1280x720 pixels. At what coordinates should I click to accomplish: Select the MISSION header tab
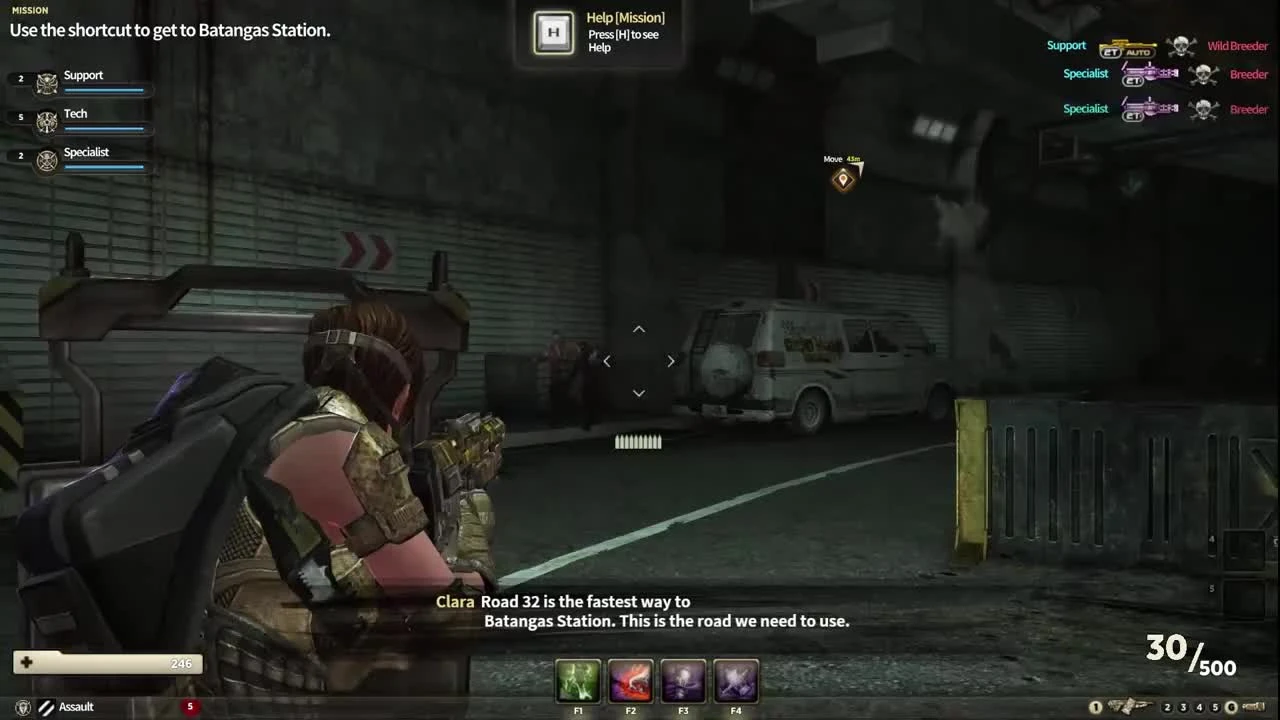tap(28, 10)
